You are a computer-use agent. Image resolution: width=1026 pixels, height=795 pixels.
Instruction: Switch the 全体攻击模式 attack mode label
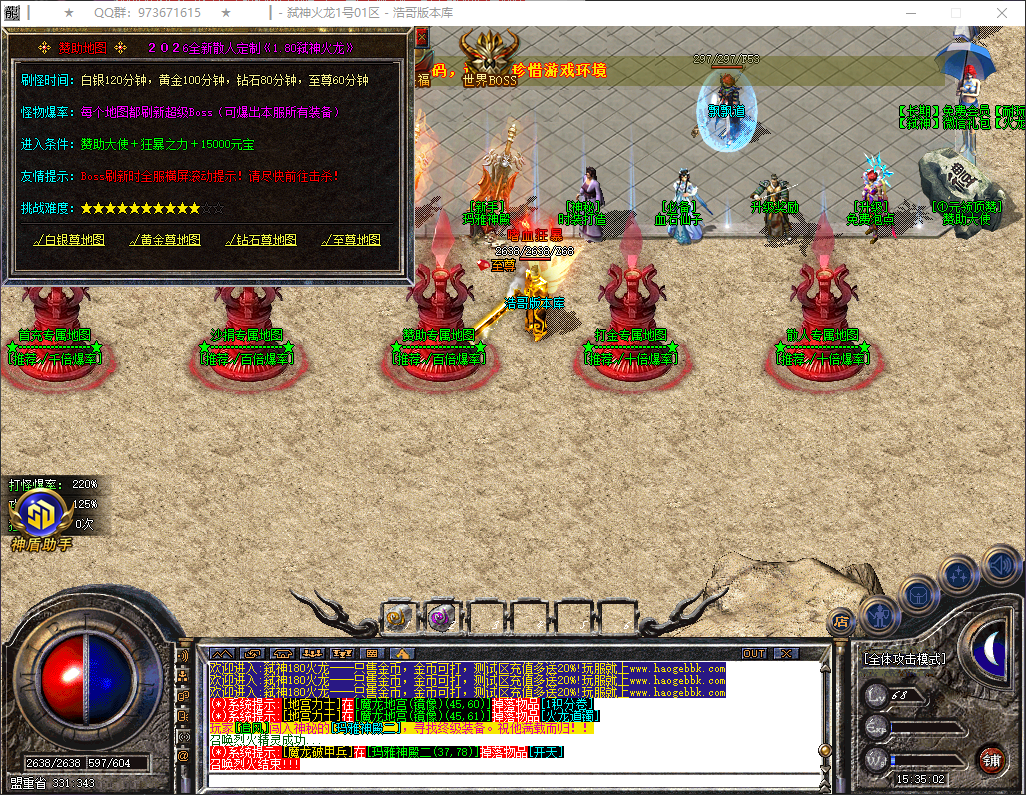click(x=904, y=659)
